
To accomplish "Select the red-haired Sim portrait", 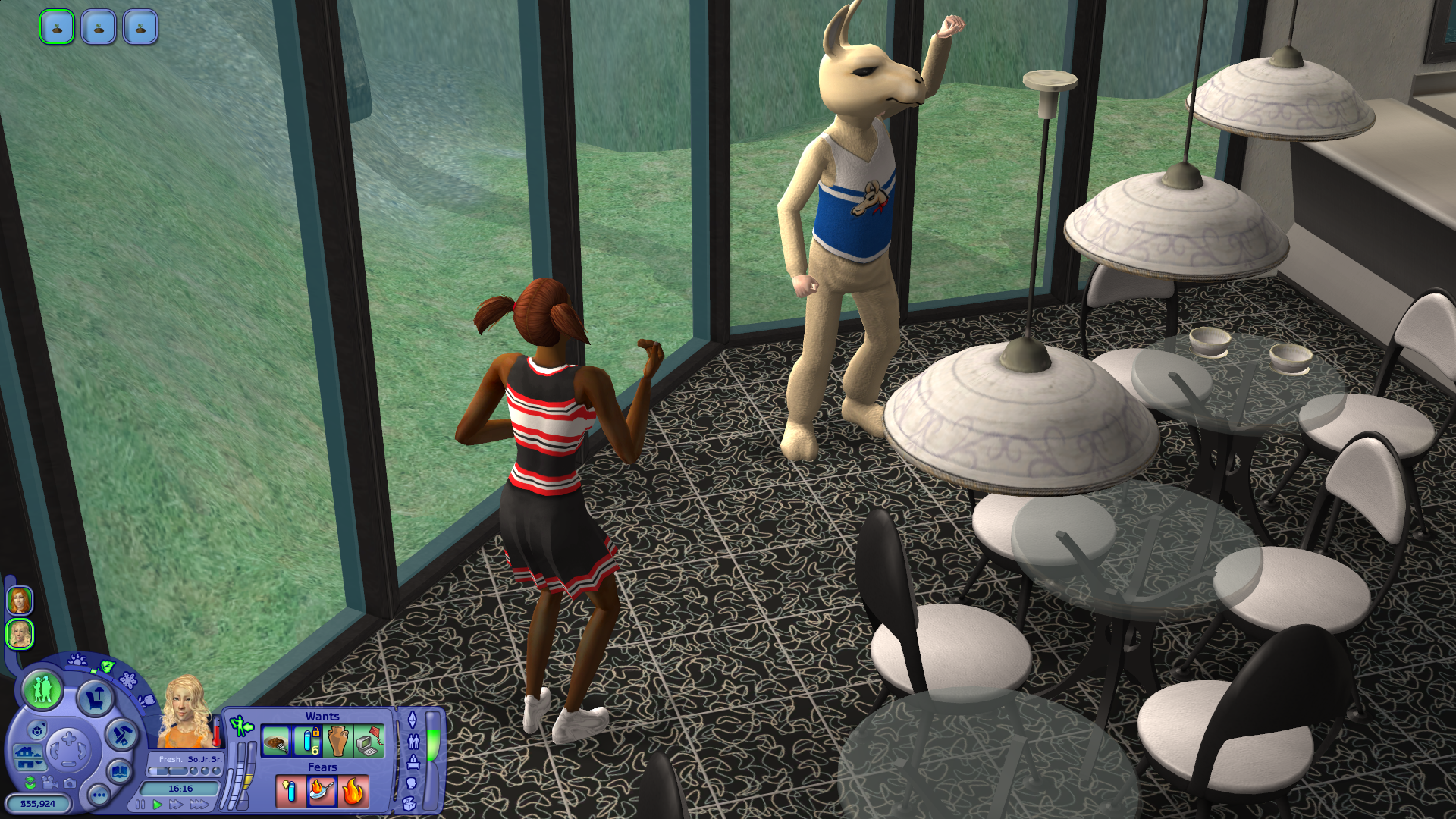I will (20, 600).
